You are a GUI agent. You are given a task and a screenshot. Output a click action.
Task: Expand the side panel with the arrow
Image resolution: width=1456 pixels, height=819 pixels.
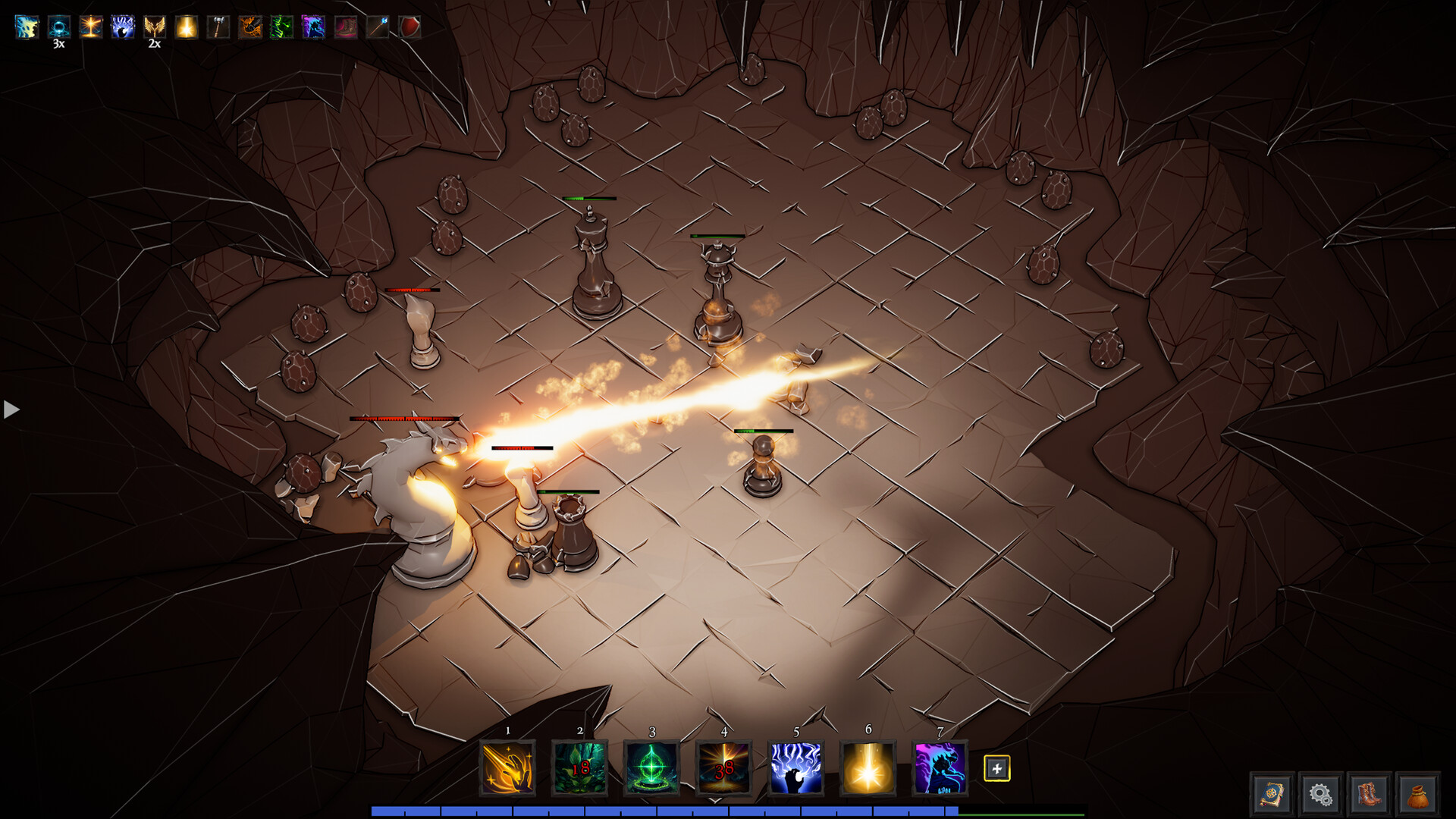pyautogui.click(x=11, y=409)
